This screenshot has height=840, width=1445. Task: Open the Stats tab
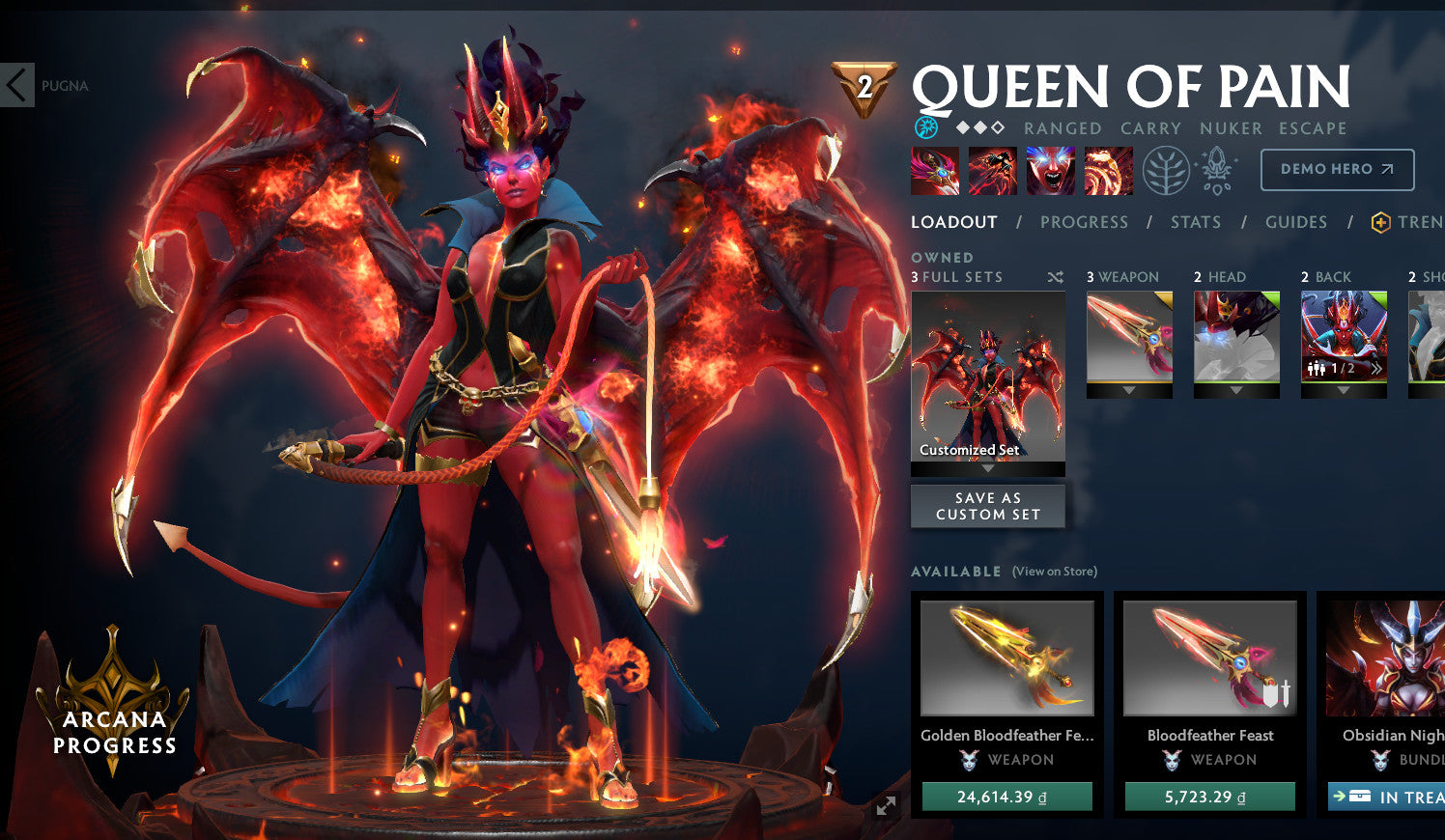[x=1196, y=222]
